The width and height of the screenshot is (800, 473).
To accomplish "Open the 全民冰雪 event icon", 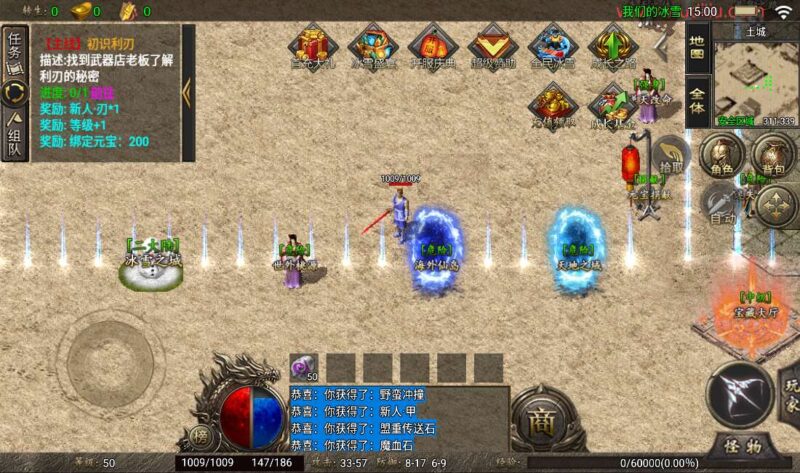I will tap(551, 46).
